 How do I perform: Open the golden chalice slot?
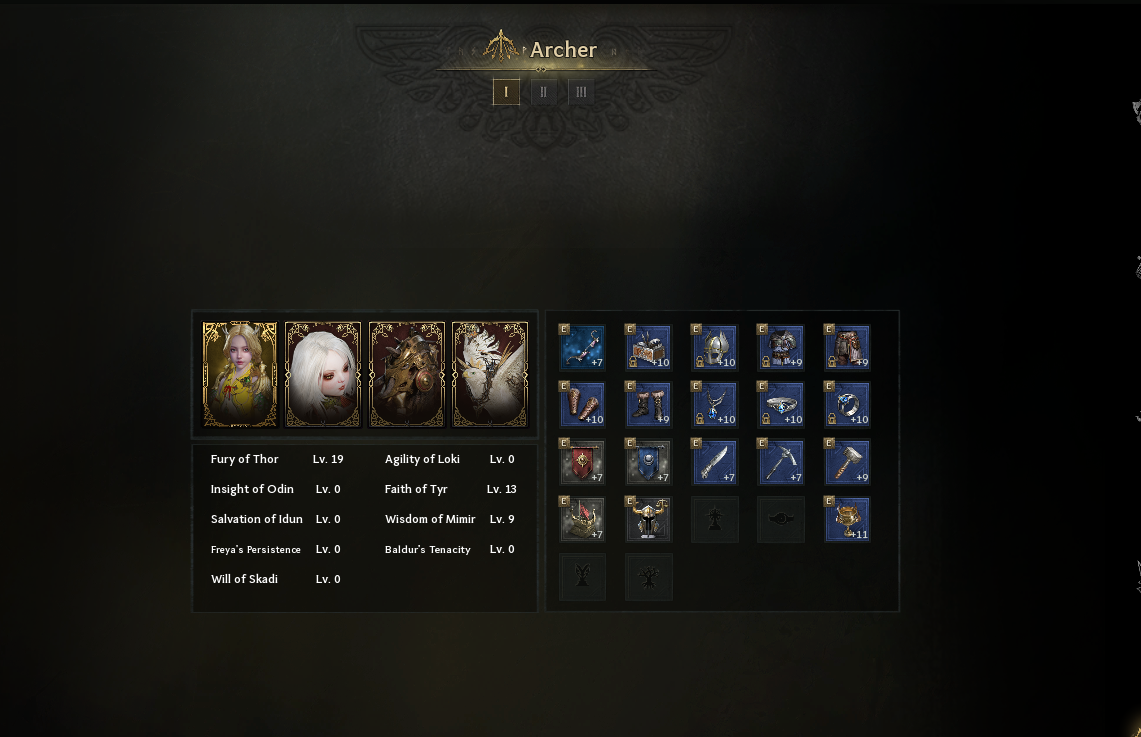pyautogui.click(x=846, y=520)
